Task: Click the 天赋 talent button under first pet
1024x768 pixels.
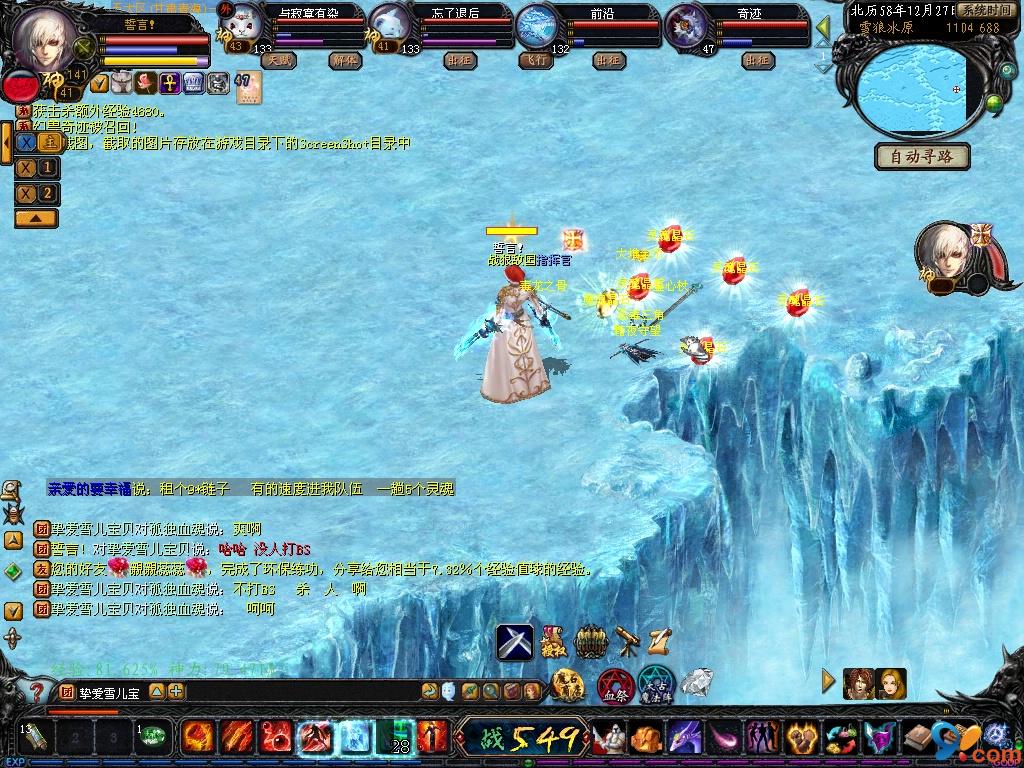Action: click(x=279, y=60)
